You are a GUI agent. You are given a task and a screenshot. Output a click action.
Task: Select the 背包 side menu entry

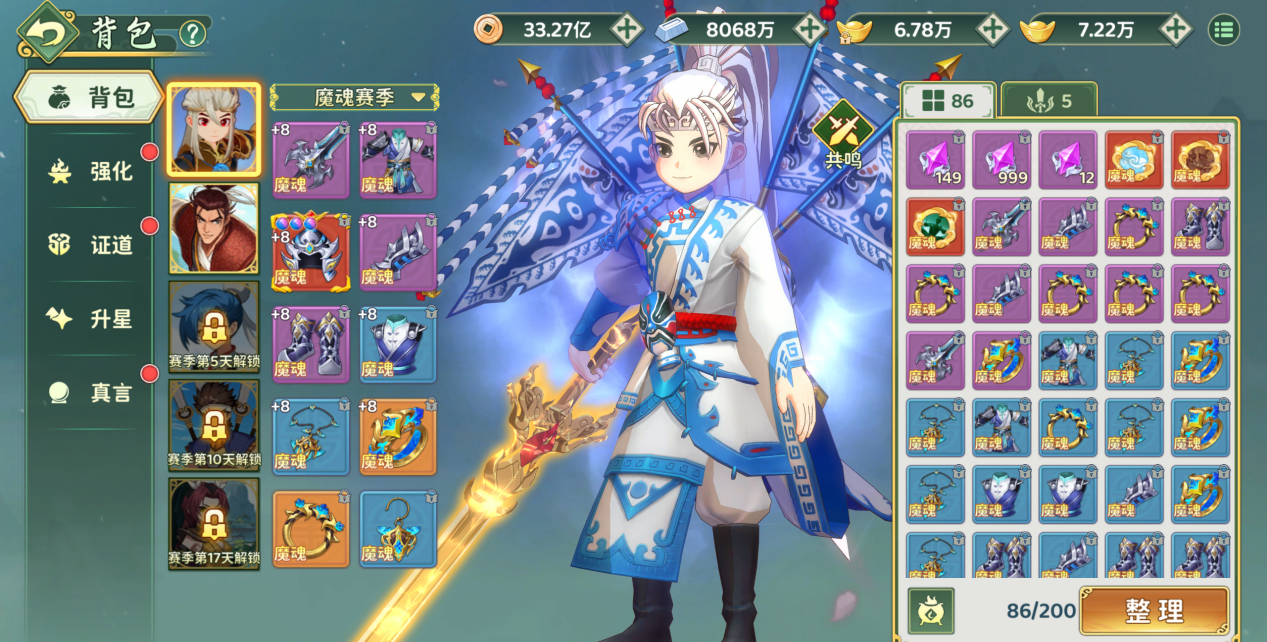[90, 97]
